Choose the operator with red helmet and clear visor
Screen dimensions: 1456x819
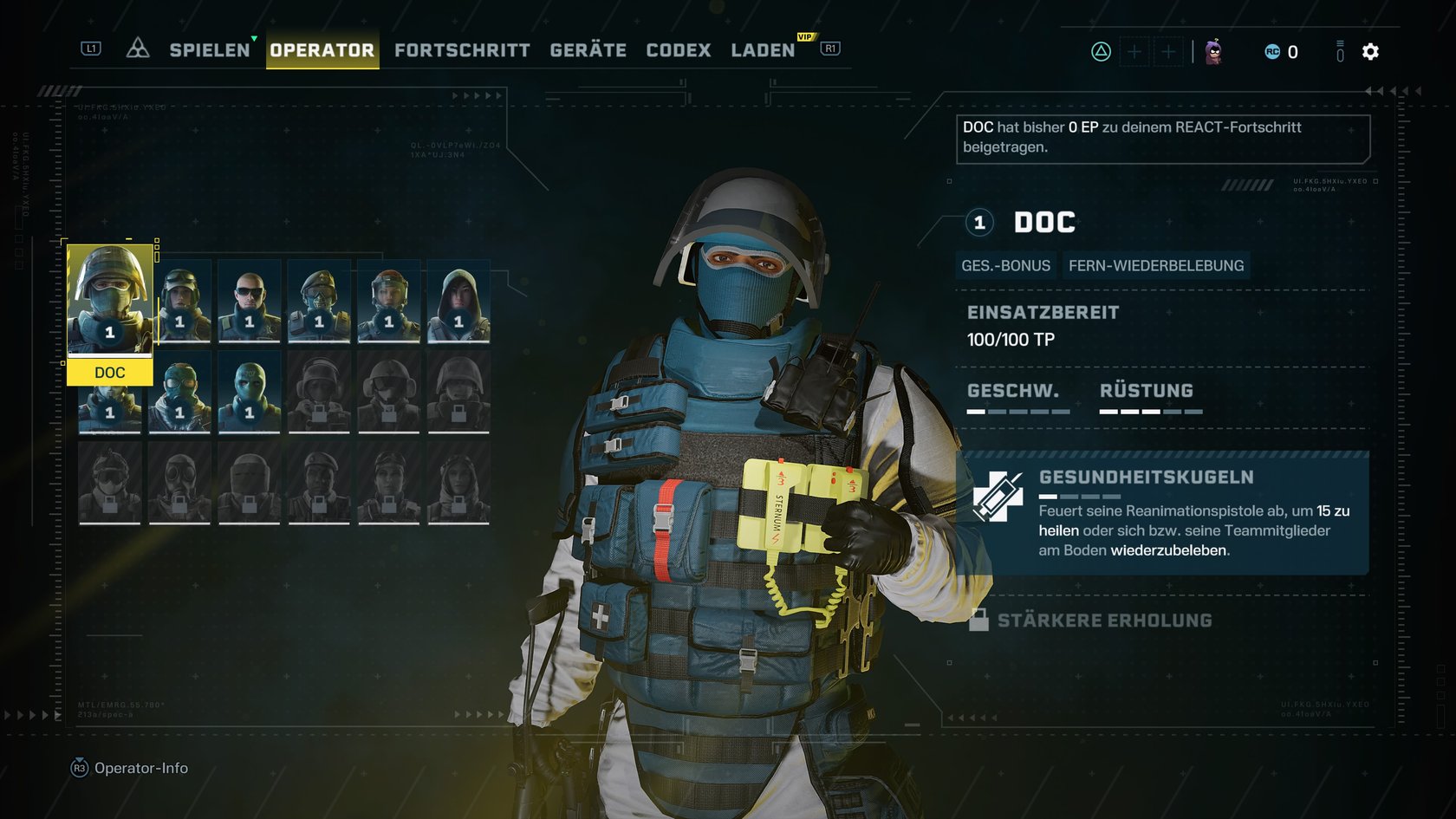(389, 301)
